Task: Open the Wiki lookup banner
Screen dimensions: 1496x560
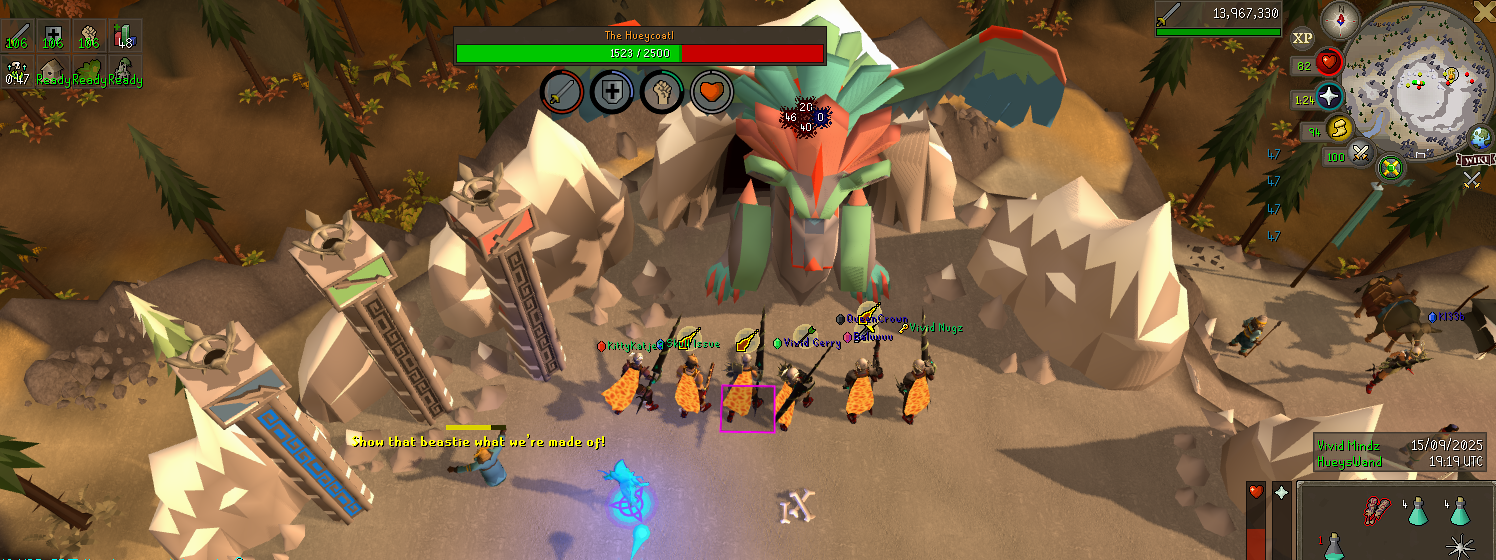Action: pyautogui.click(x=1475, y=160)
